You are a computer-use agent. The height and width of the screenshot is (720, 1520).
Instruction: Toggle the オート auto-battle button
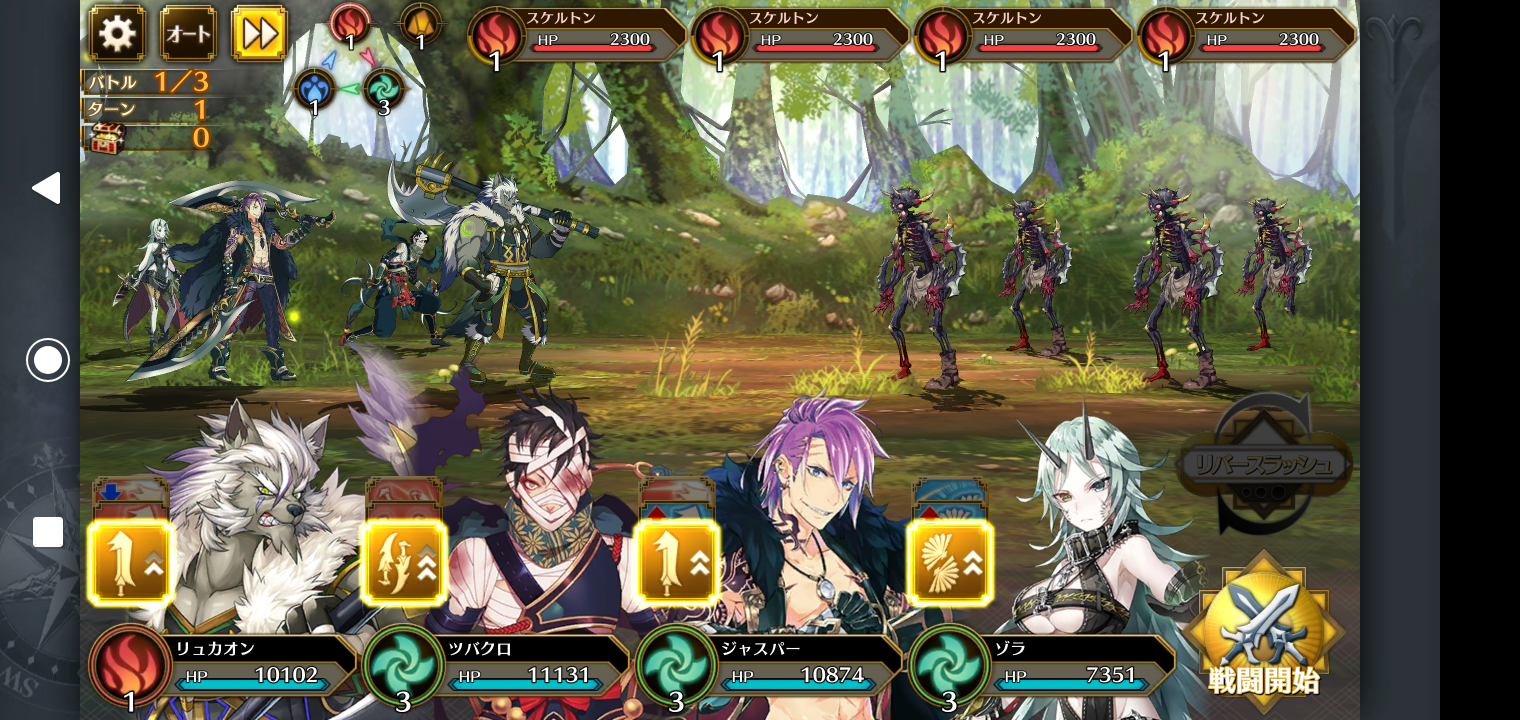(188, 33)
